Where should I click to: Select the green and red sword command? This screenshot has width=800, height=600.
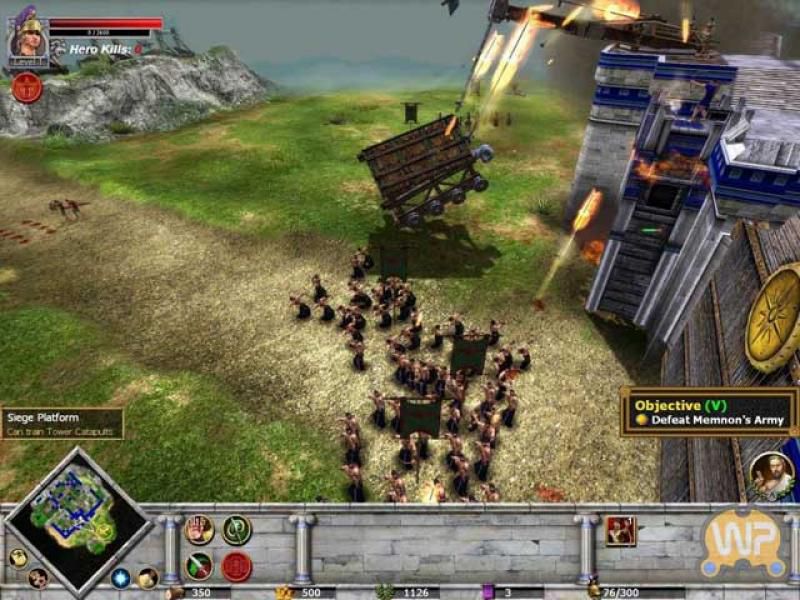point(199,566)
